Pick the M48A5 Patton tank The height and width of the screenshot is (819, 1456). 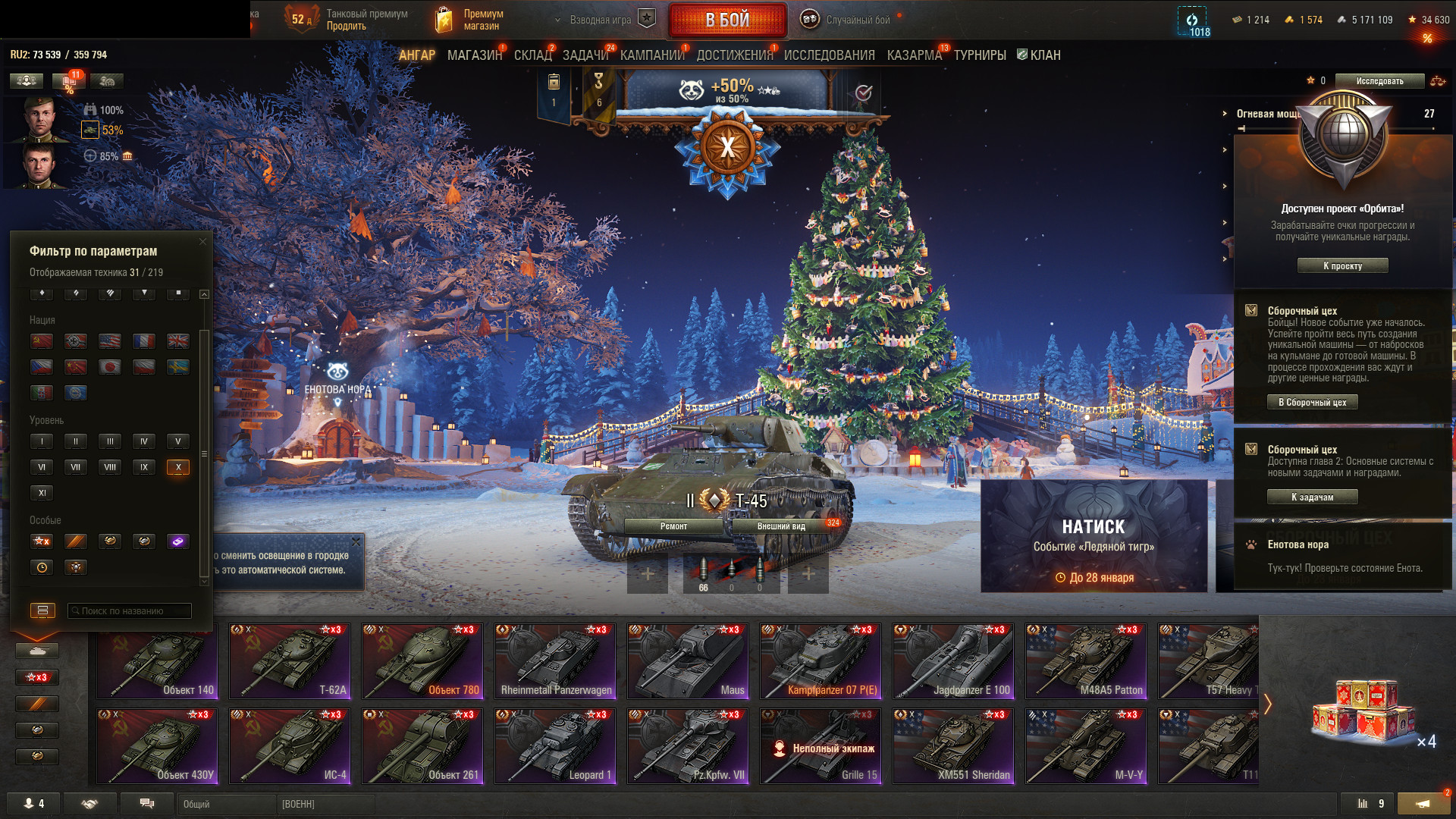[1086, 661]
